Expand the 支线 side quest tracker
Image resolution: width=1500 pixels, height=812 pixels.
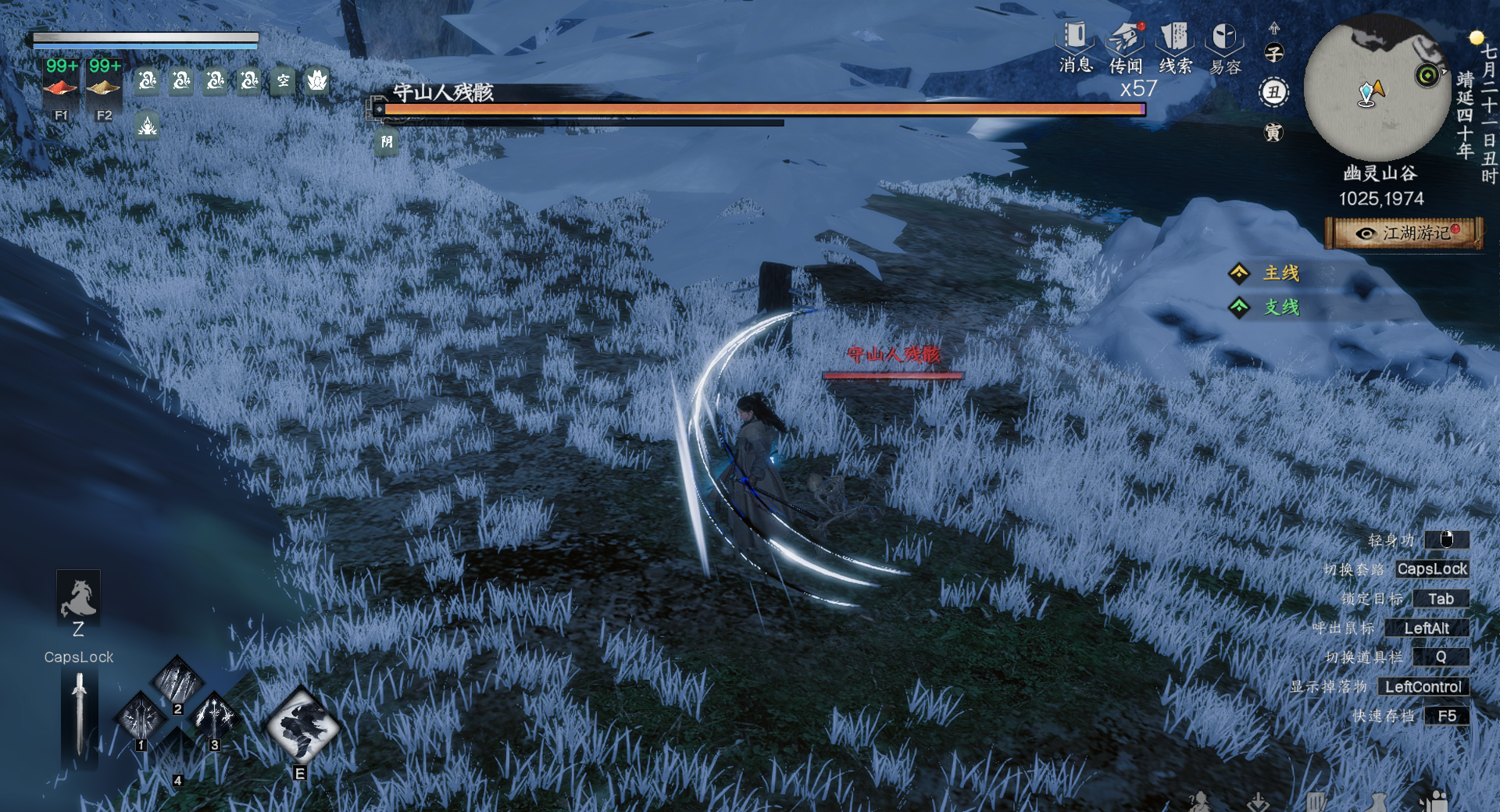[1280, 308]
